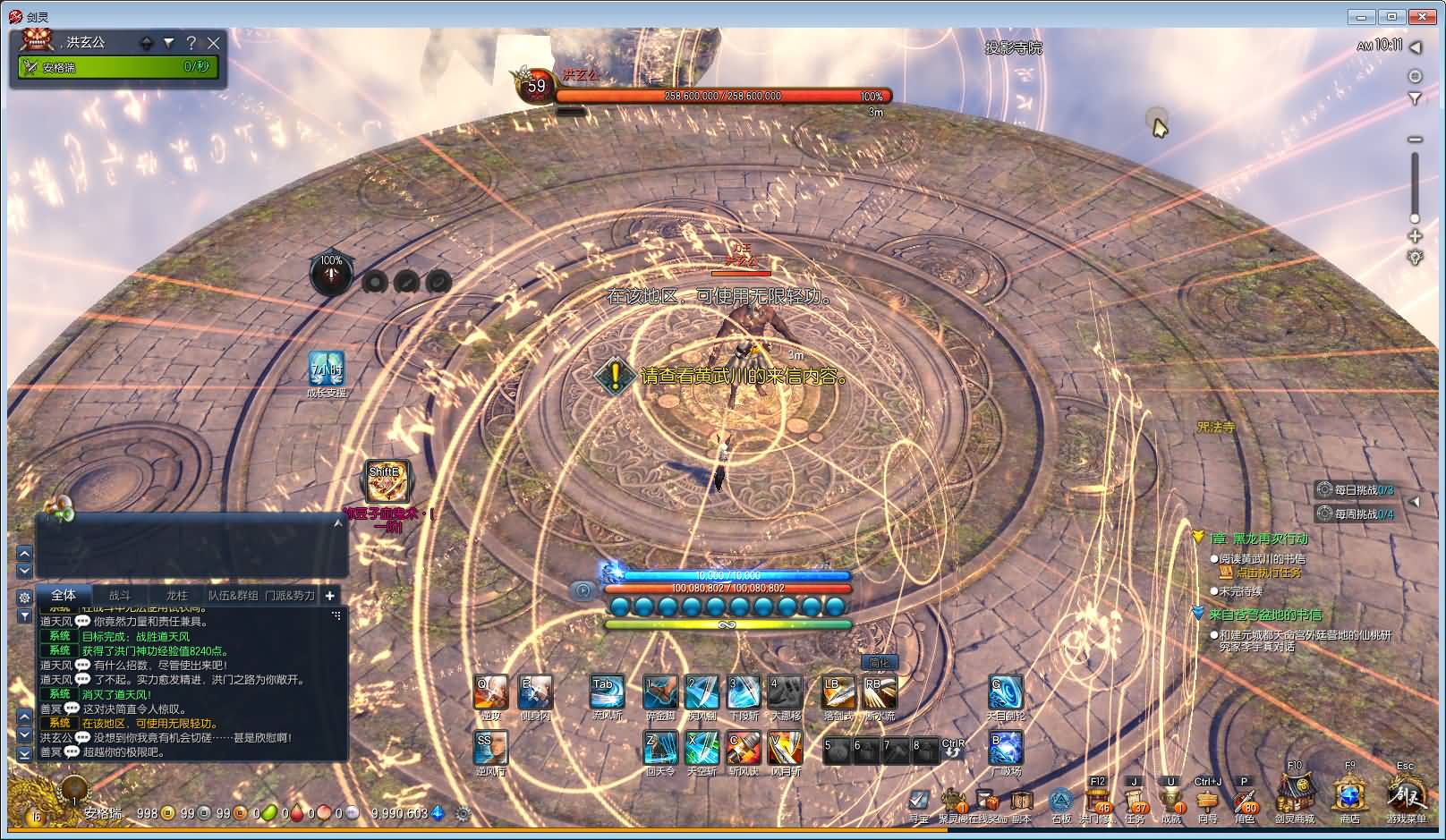1446x840 pixels.
Task: Add a new chat tab with the plus
Action: (329, 595)
